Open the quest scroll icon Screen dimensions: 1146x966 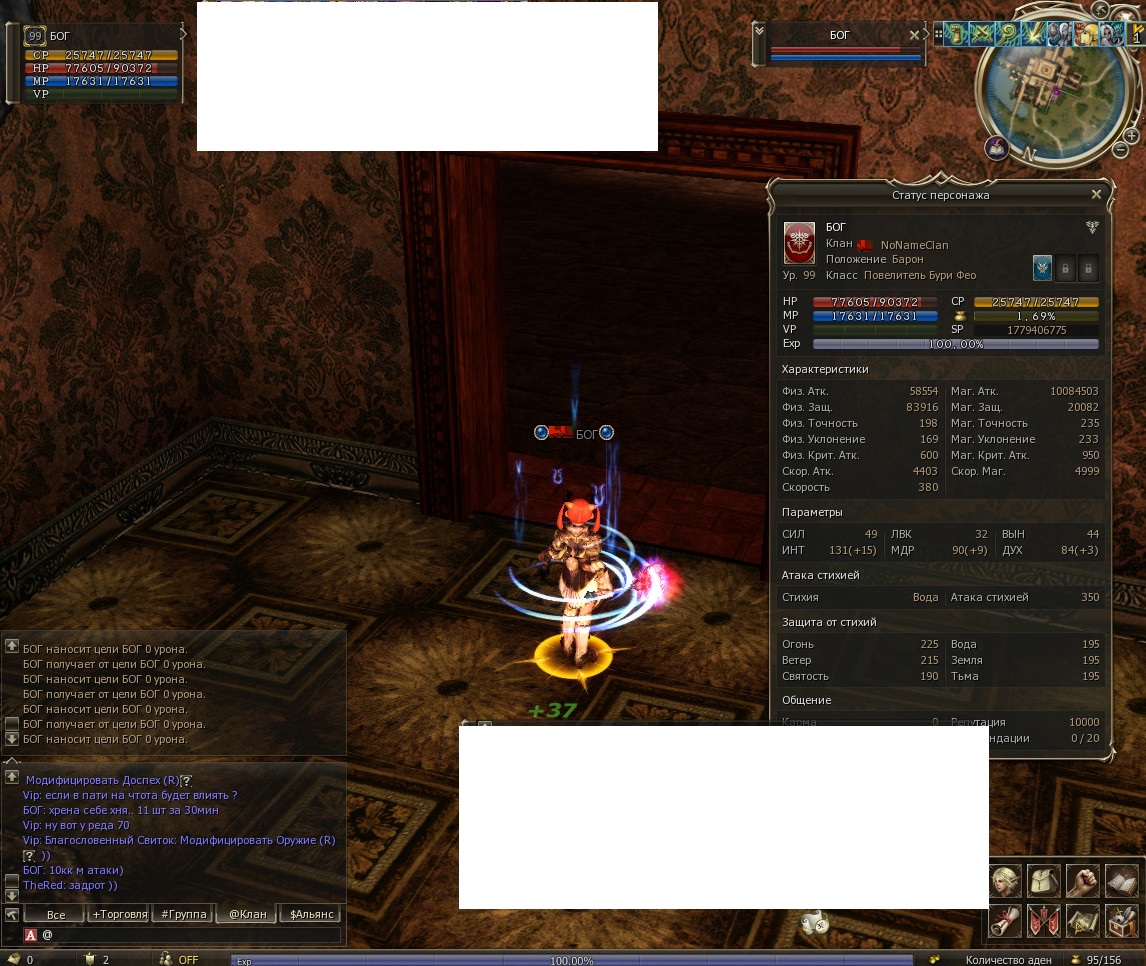1005,920
